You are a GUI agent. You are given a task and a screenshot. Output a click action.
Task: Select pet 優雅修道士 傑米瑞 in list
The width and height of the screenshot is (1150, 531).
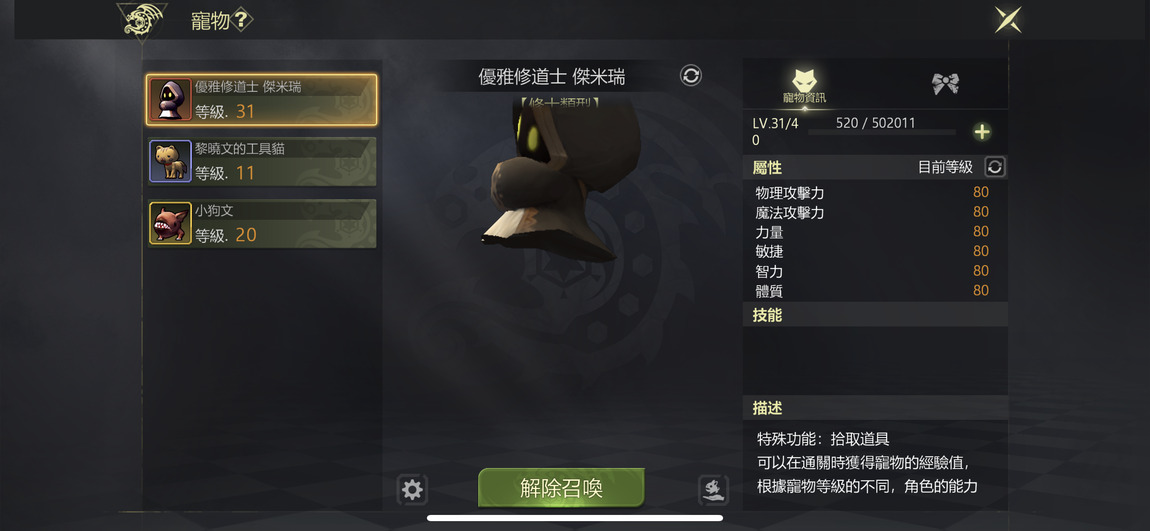pos(262,99)
